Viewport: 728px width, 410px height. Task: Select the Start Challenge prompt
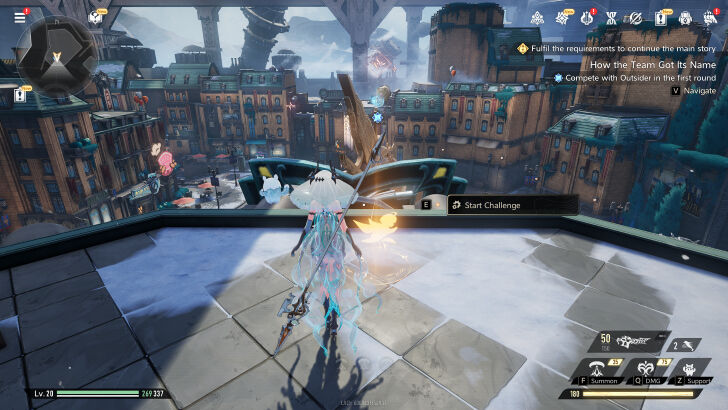tap(498, 205)
